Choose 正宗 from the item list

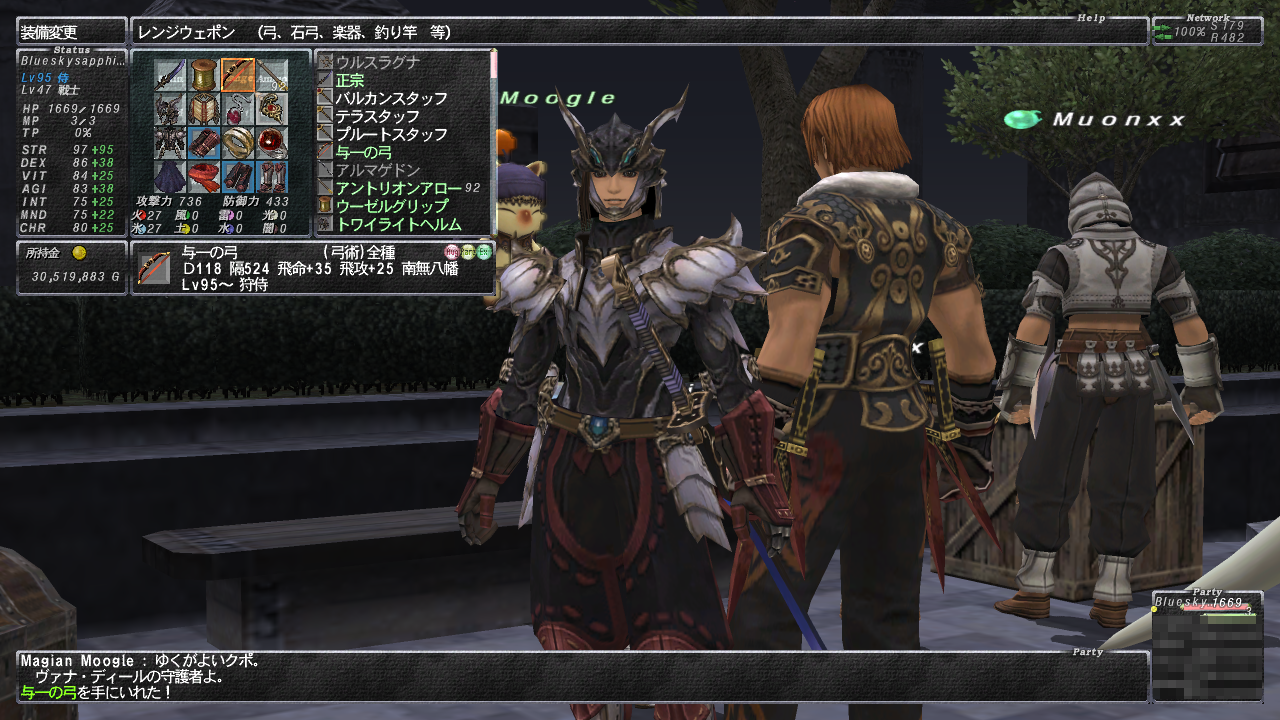click(350, 81)
